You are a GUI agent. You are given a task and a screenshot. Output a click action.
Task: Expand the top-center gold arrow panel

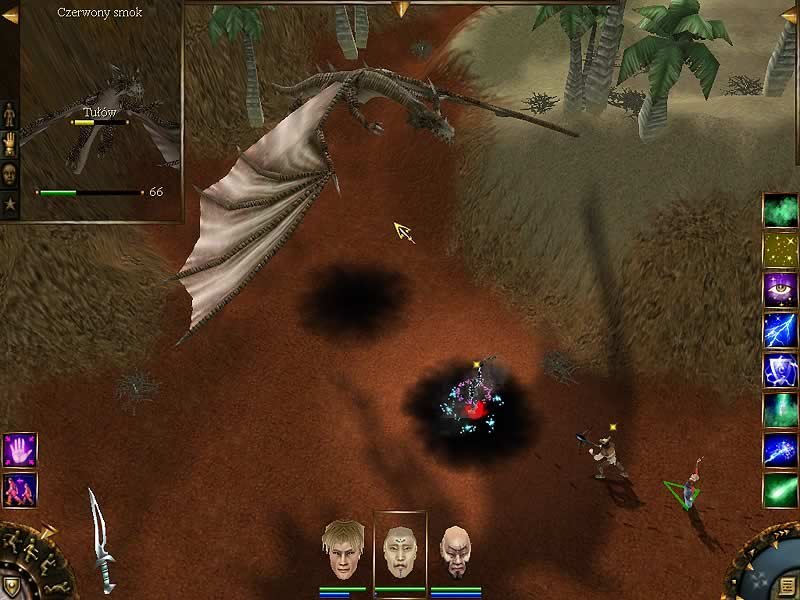pos(400,9)
